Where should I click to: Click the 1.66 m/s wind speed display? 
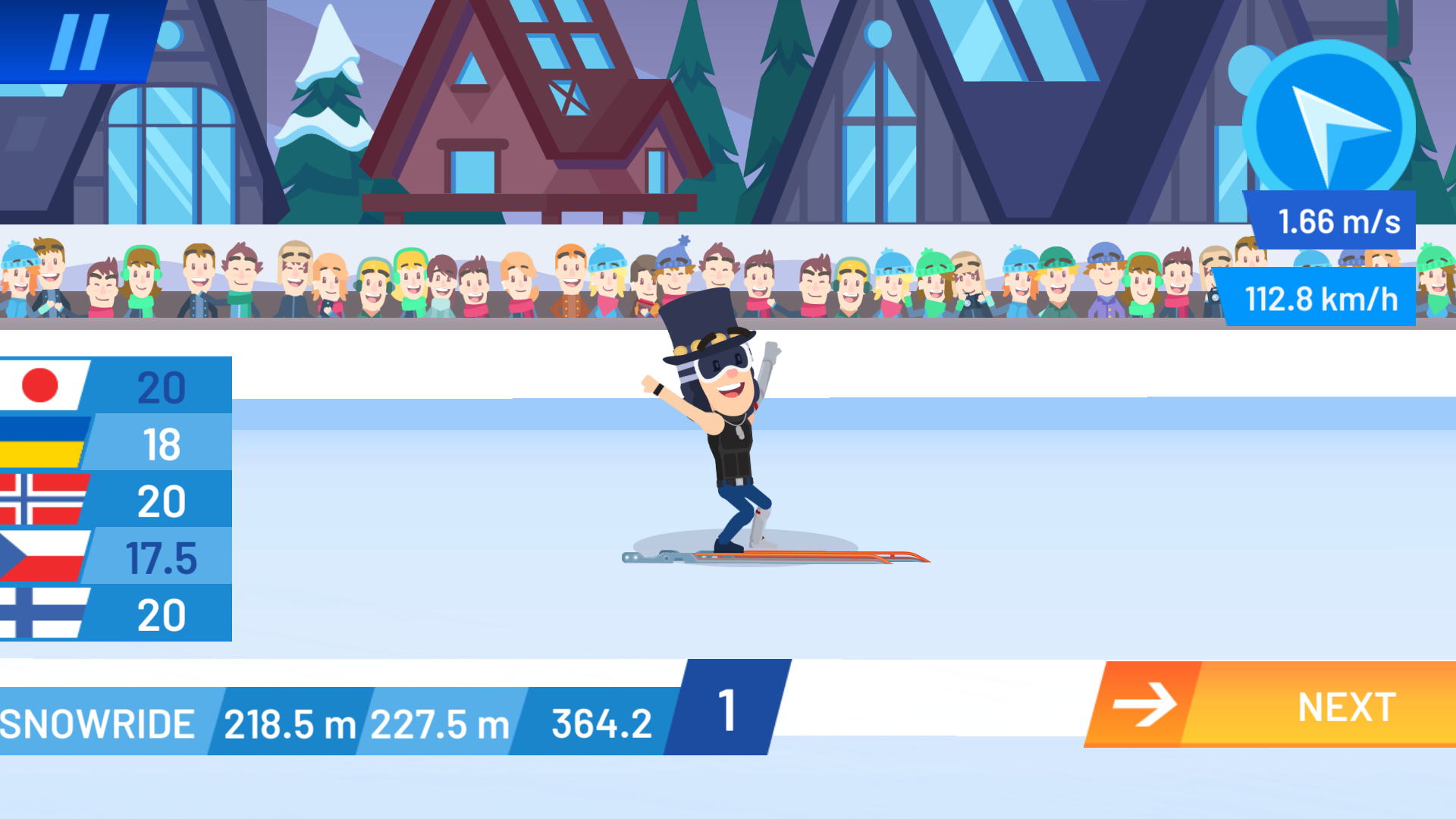coord(1338,221)
